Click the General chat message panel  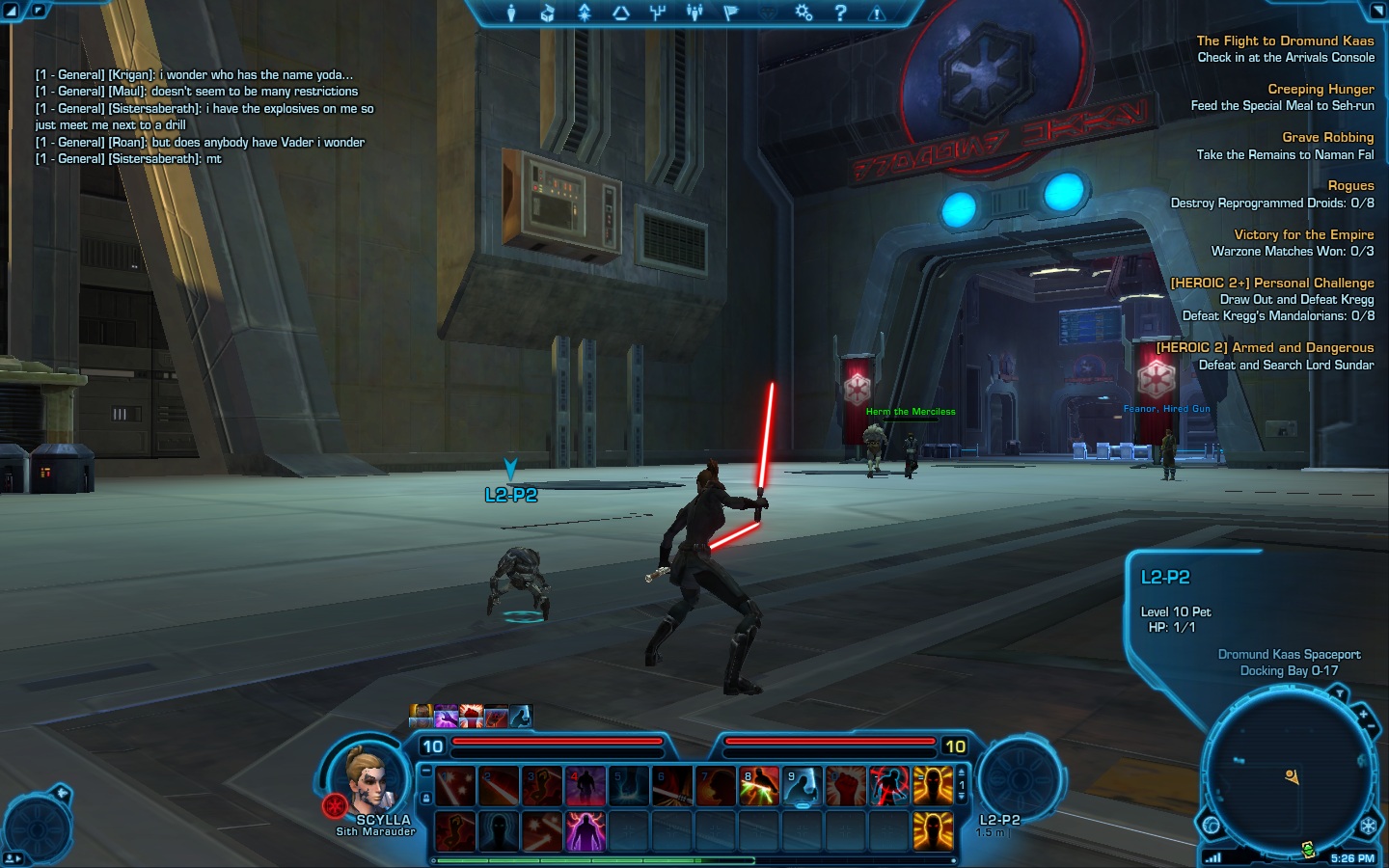(204, 116)
